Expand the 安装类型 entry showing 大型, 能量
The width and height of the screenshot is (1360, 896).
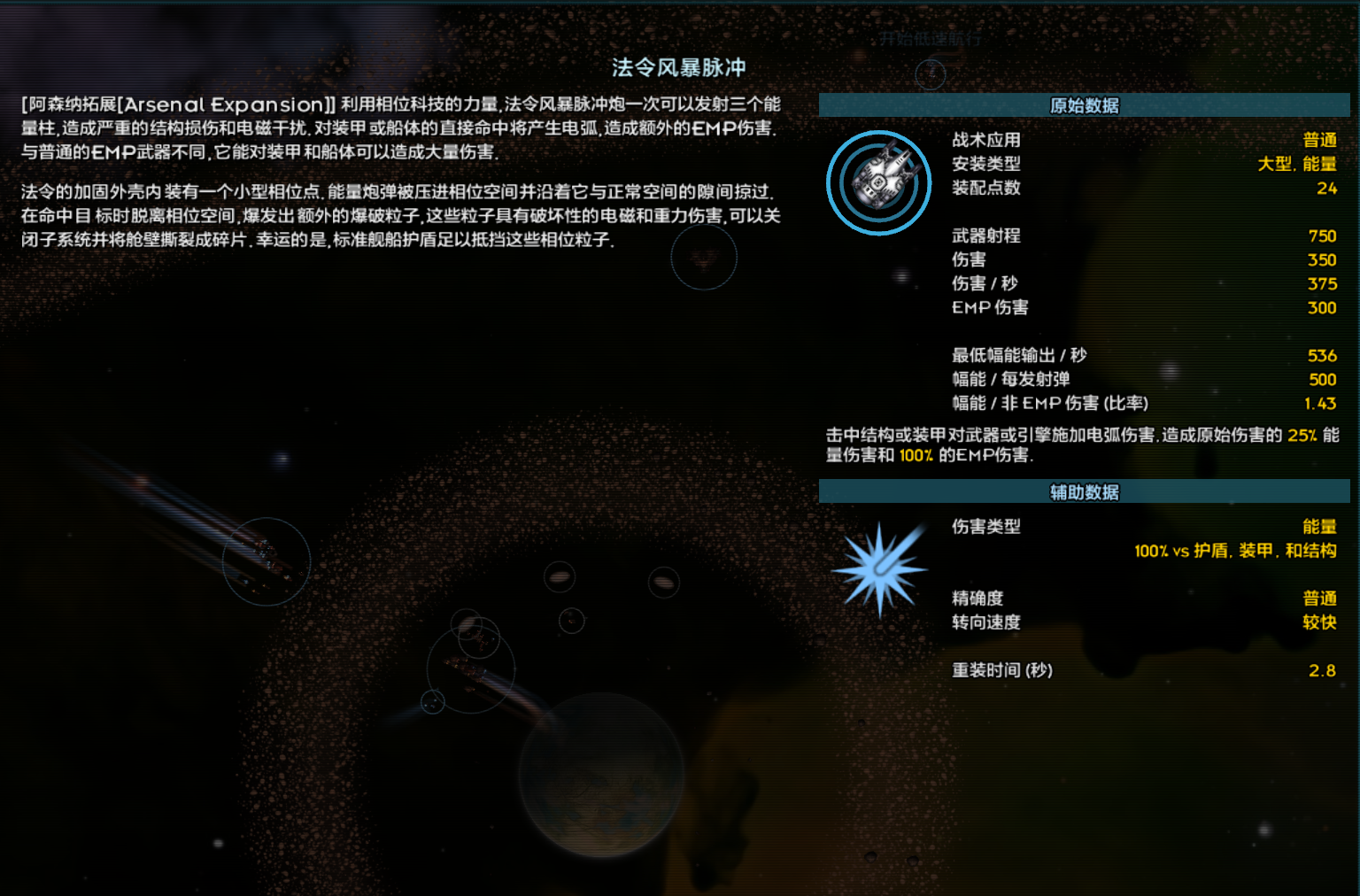point(1298,164)
